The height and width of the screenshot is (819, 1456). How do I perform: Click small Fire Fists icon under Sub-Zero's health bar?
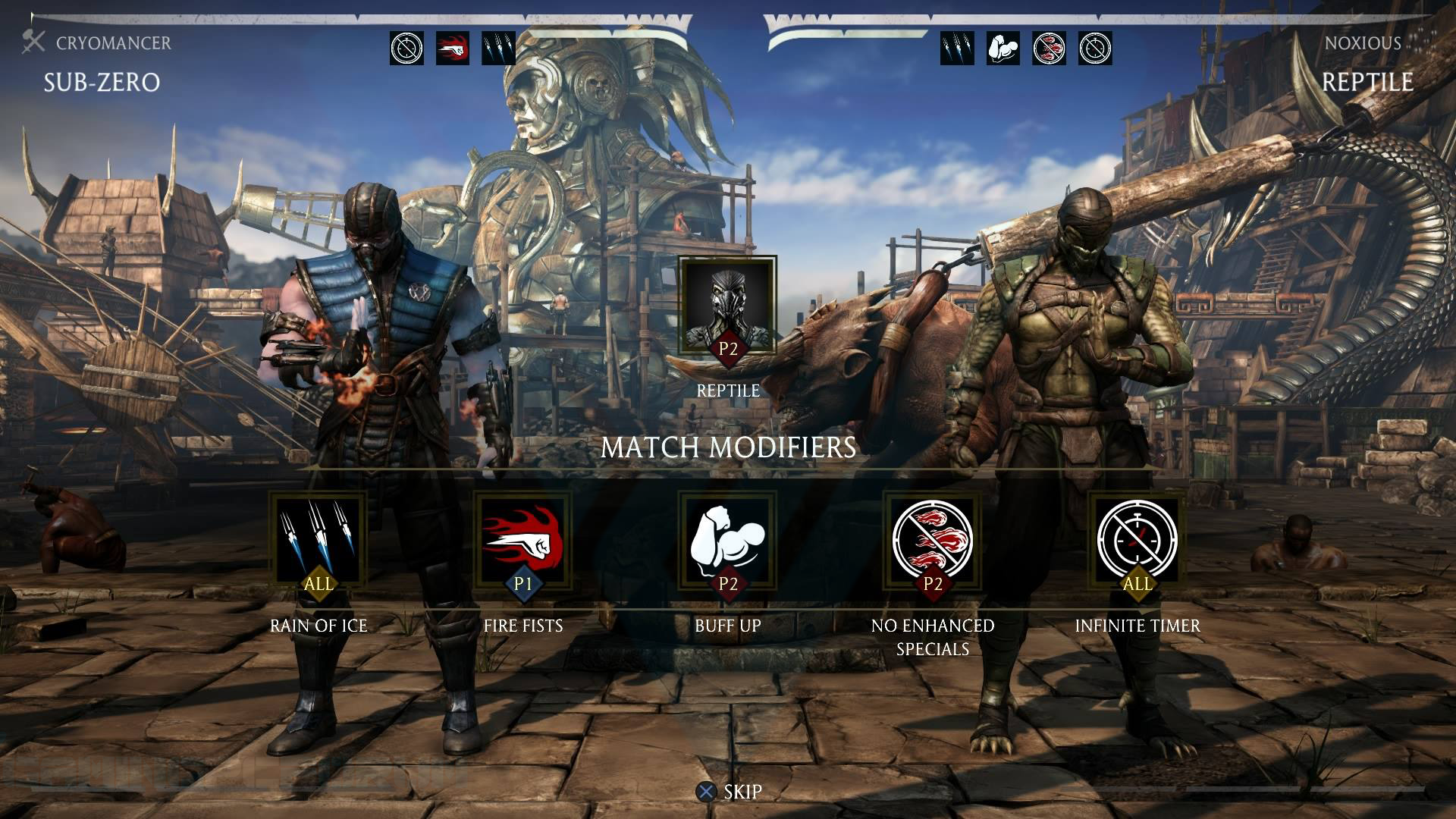(453, 49)
